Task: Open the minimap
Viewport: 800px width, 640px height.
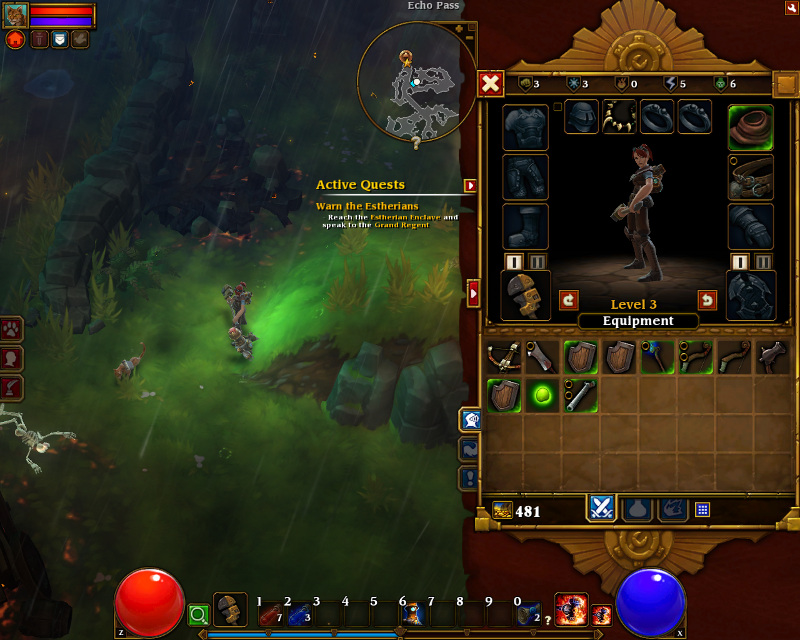Action: pyautogui.click(x=416, y=80)
